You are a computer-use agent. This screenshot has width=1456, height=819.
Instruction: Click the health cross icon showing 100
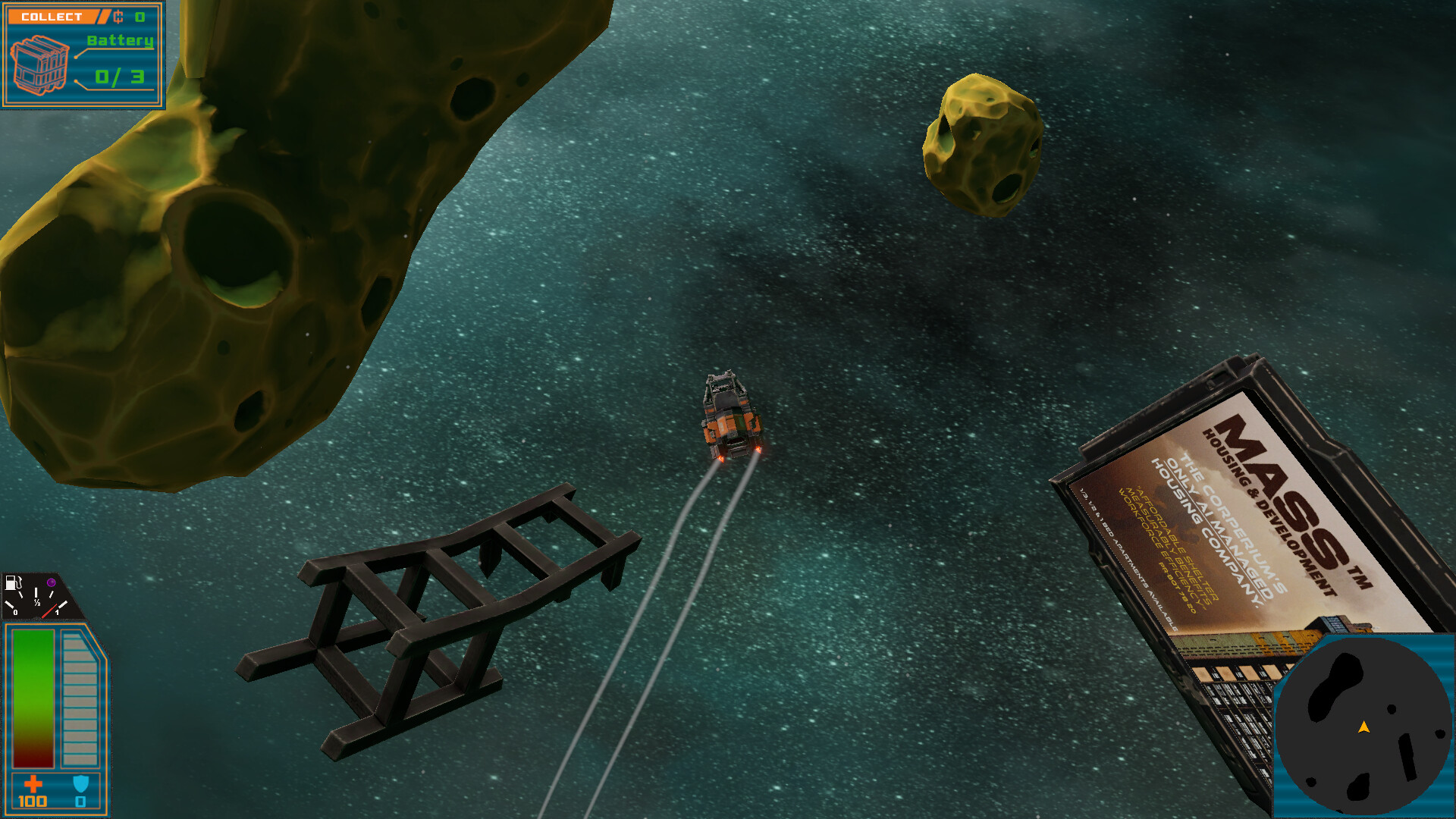35,783
